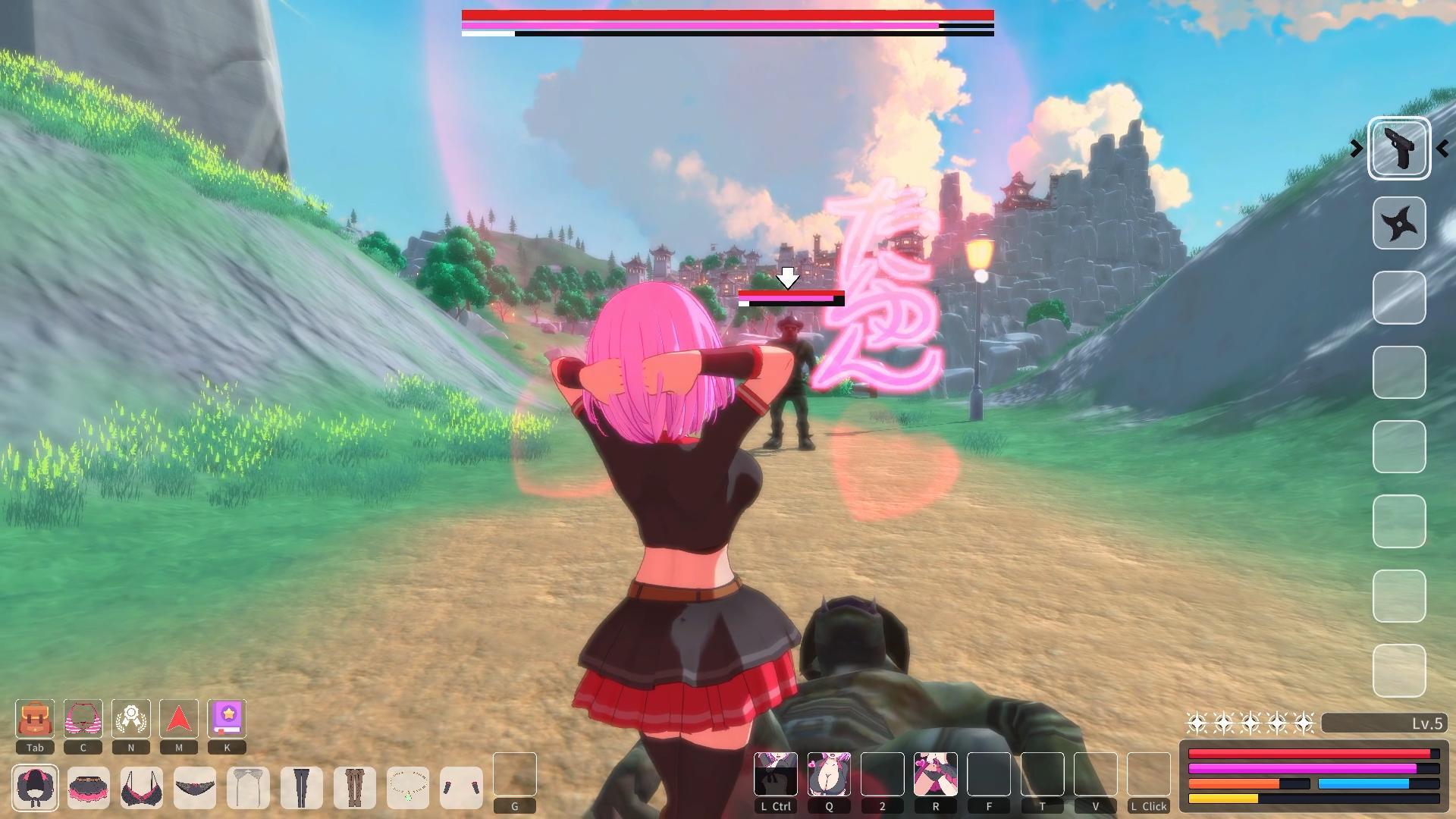
Task: Select the shuriken weapon slot
Action: coord(1399,224)
